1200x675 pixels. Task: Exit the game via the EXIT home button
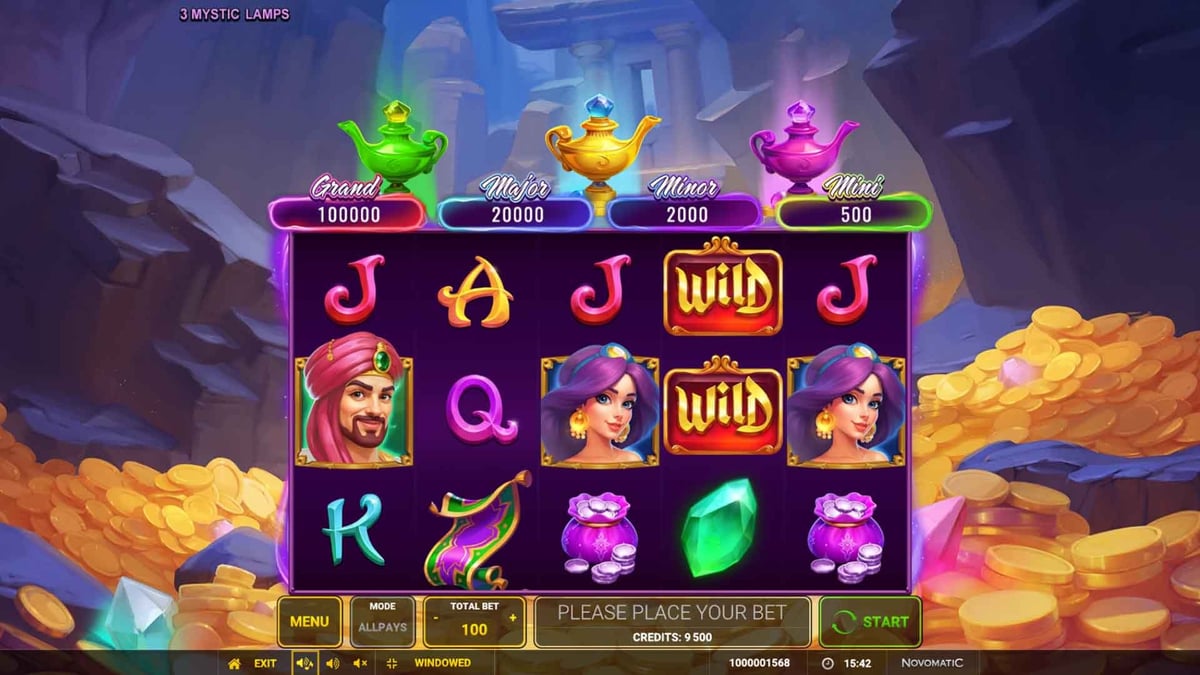click(252, 663)
